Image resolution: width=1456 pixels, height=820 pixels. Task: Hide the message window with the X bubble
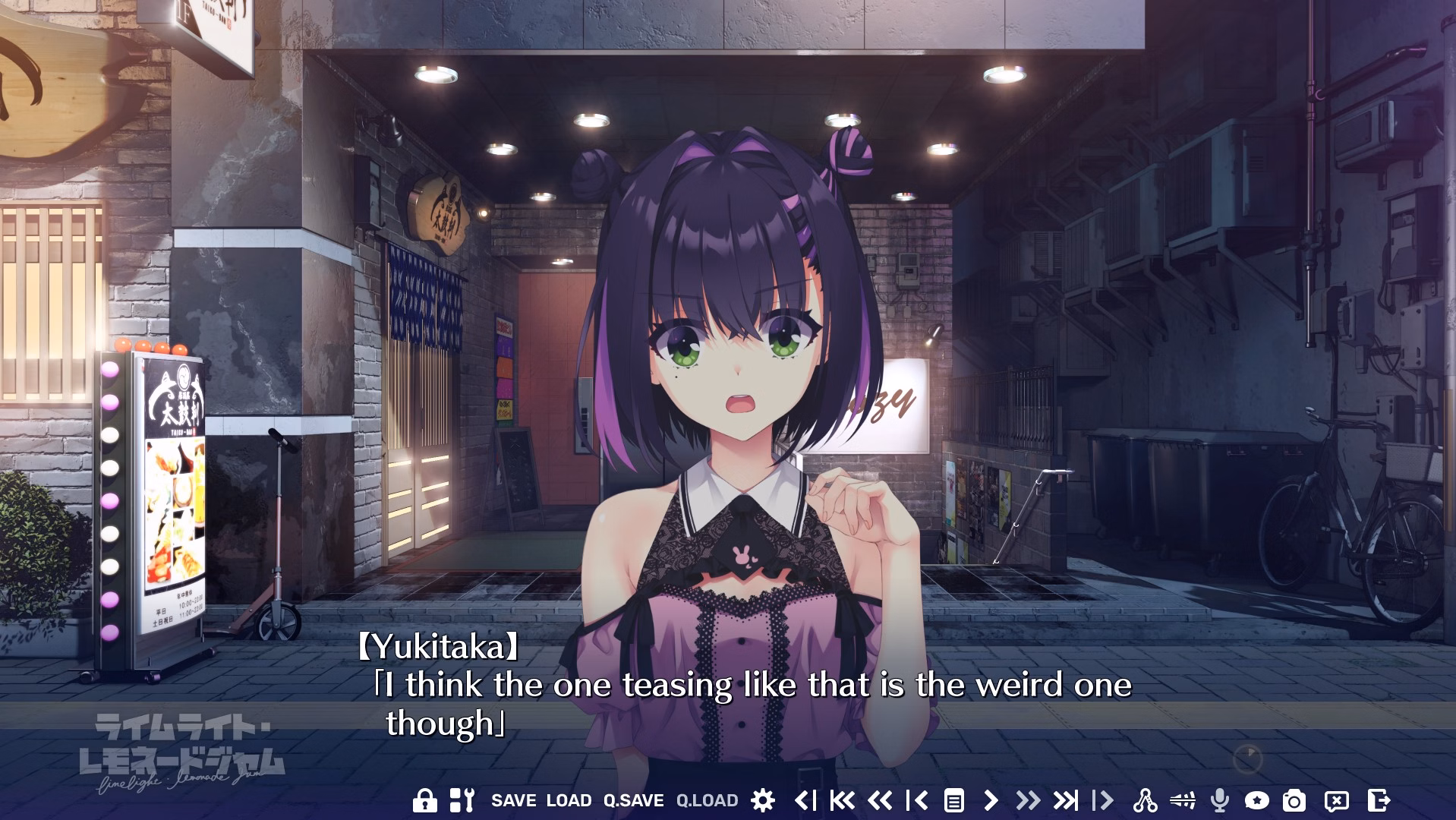1336,800
